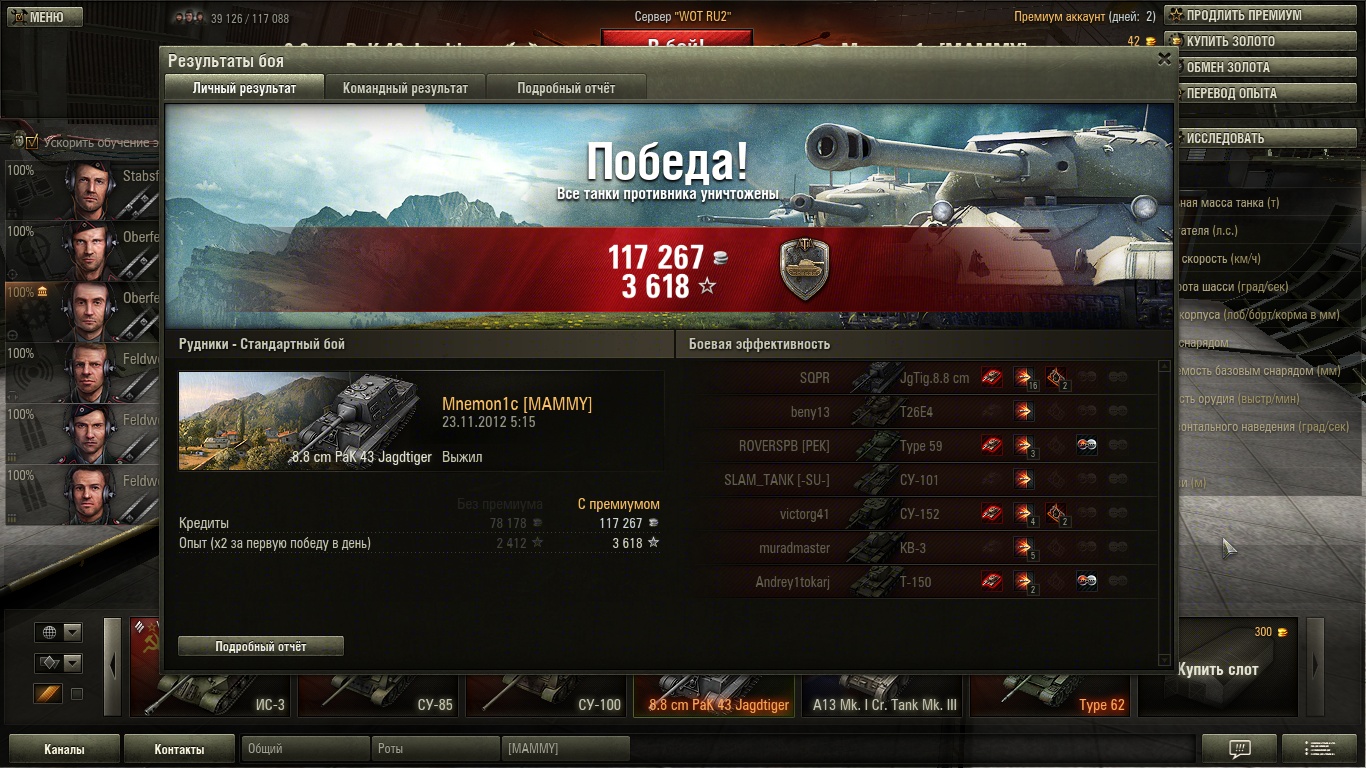Switch to the Командный результат tab
The height and width of the screenshot is (768, 1366).
tap(405, 88)
